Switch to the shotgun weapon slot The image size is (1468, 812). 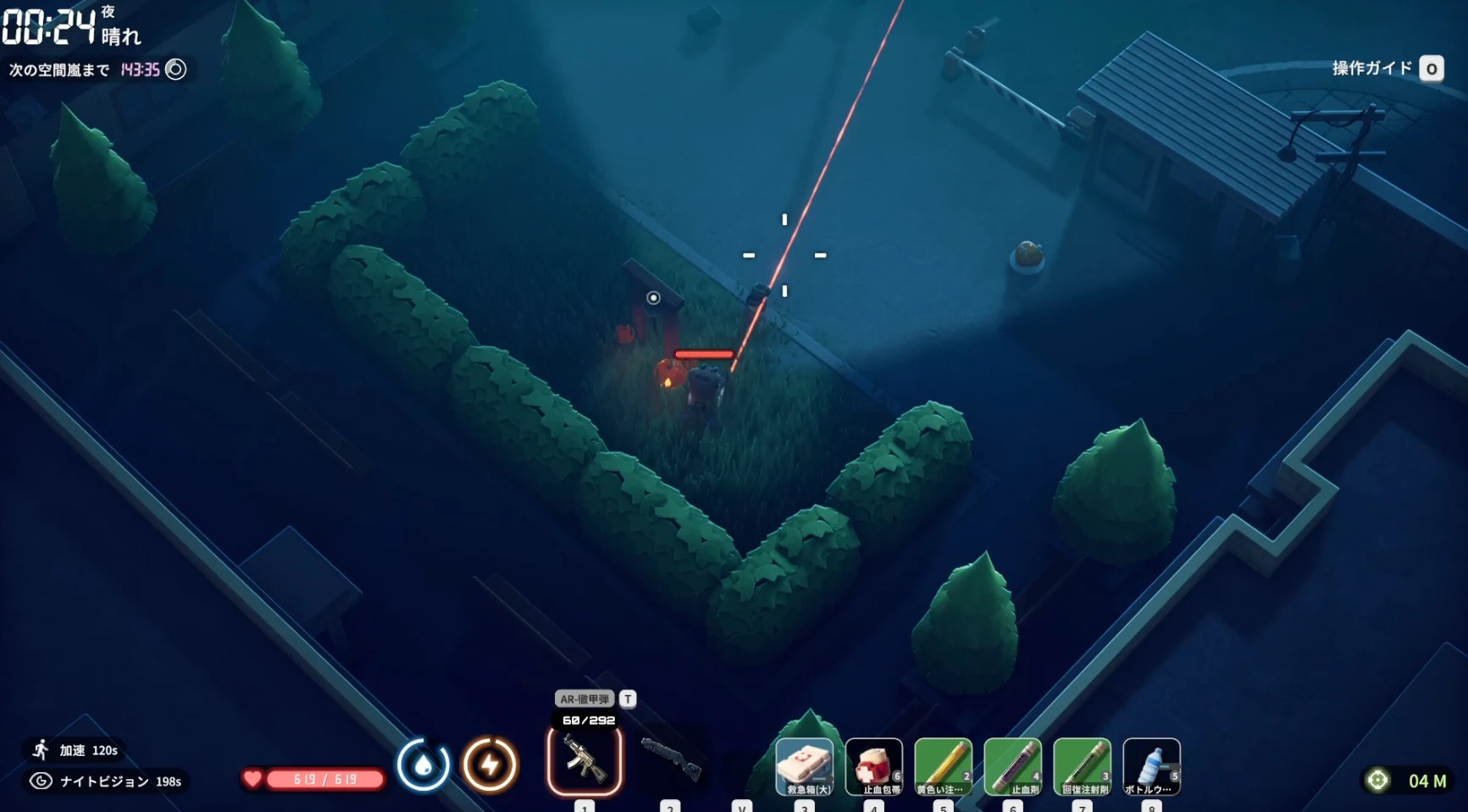(671, 758)
